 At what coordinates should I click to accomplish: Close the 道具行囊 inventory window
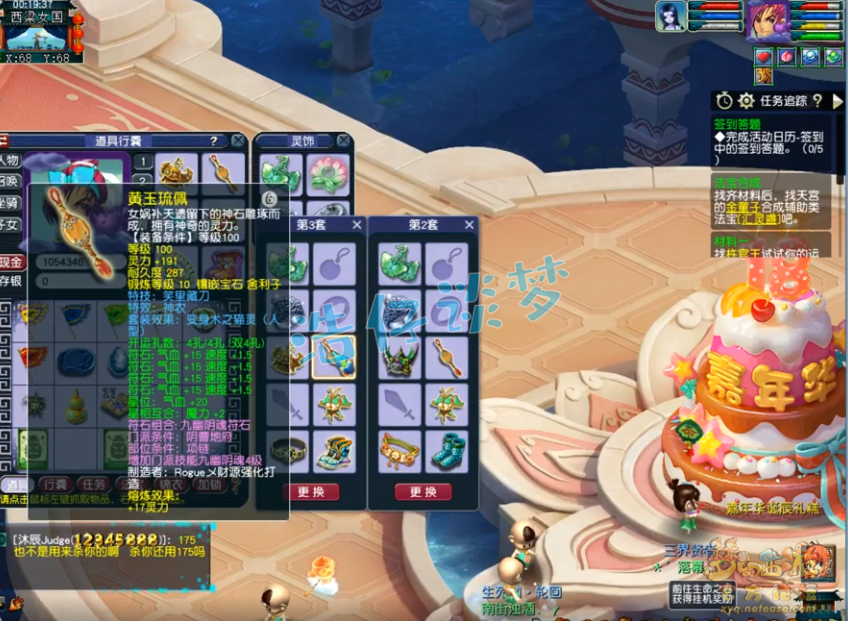[x=237, y=141]
